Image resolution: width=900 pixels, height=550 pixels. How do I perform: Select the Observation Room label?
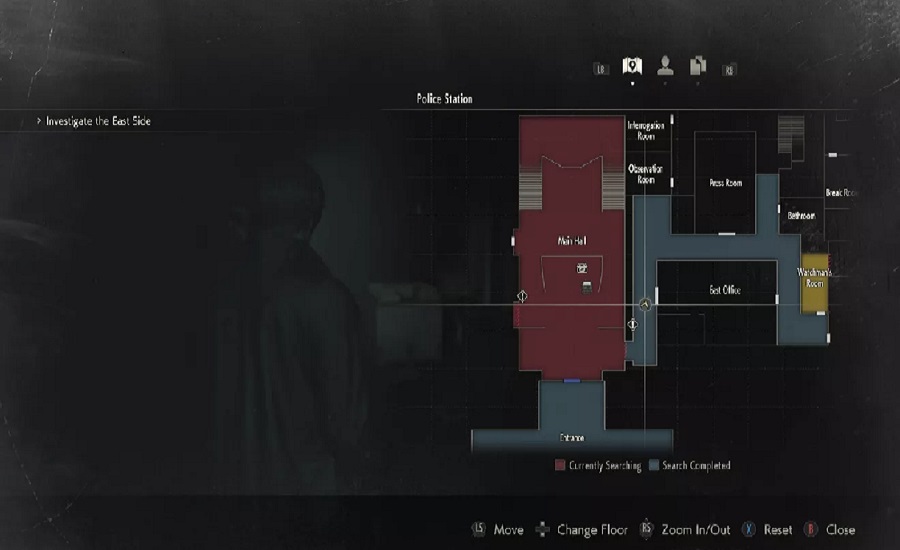(645, 175)
